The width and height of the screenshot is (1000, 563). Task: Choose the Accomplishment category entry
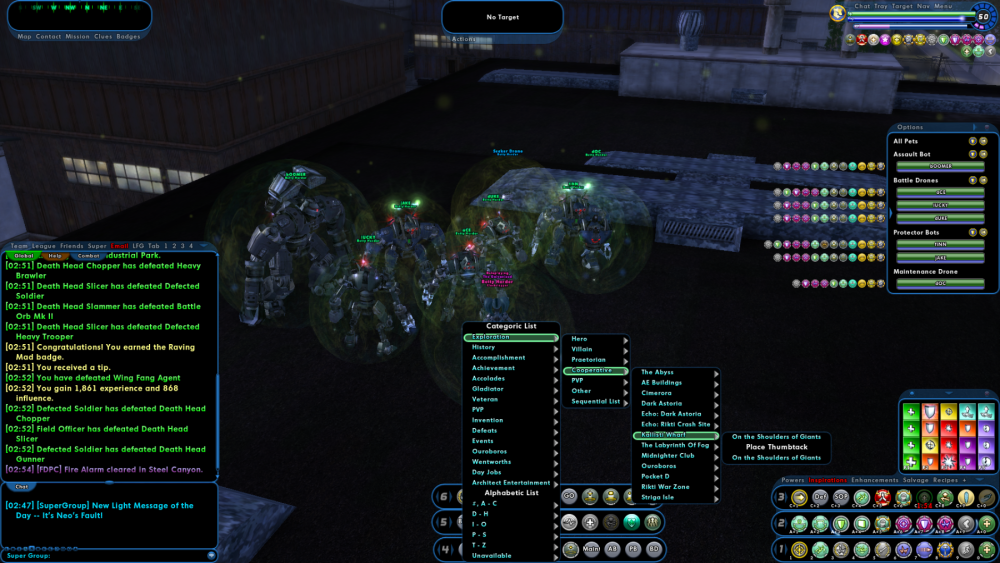click(x=498, y=357)
